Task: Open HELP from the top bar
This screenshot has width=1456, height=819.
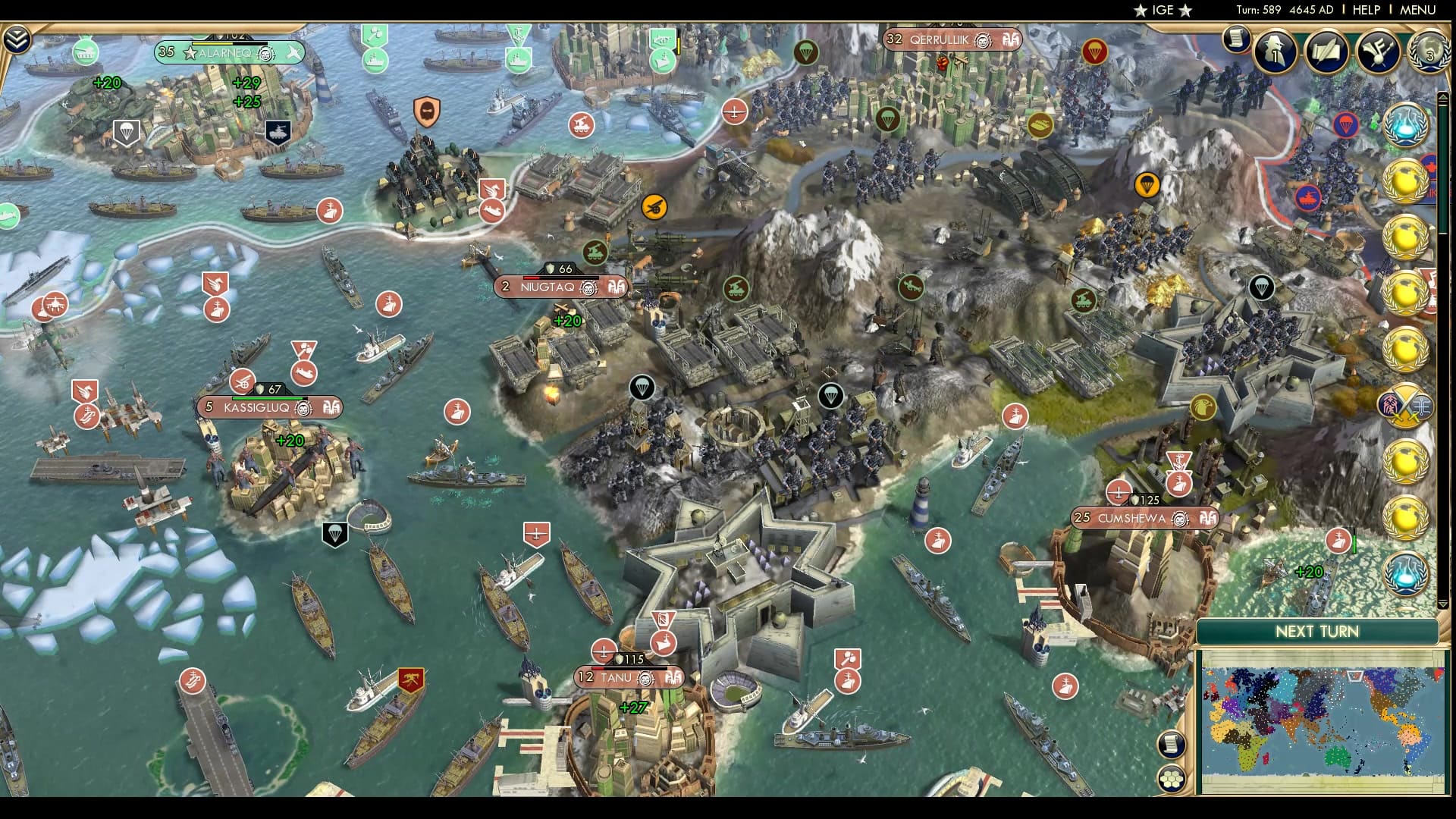Action: (1365, 11)
